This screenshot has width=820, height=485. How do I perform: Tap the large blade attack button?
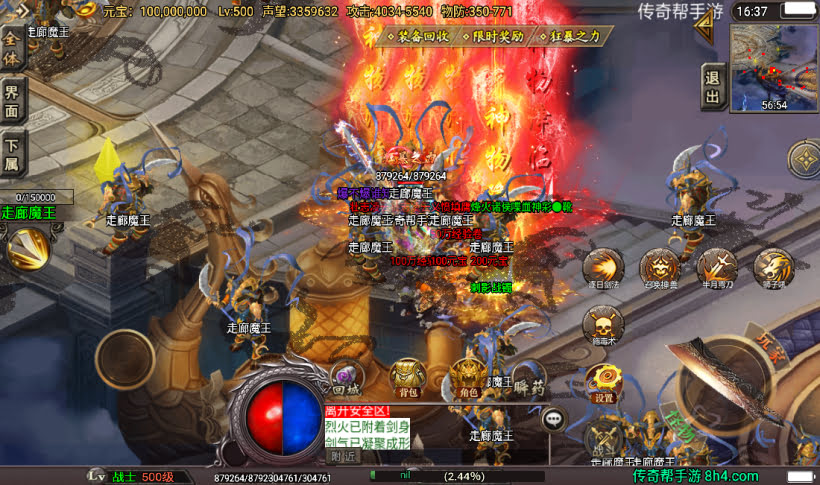pyautogui.click(x=728, y=383)
